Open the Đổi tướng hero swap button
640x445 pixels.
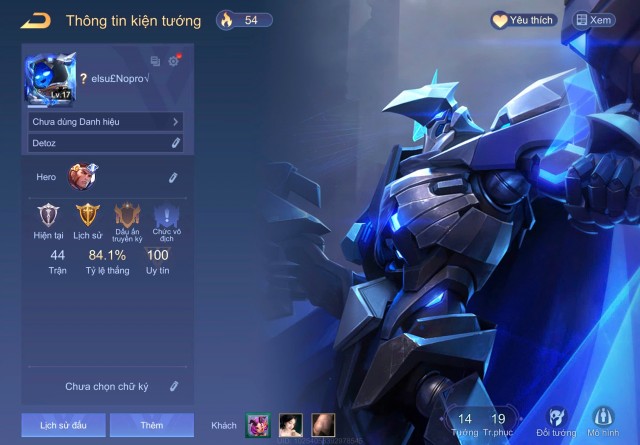[x=556, y=422]
